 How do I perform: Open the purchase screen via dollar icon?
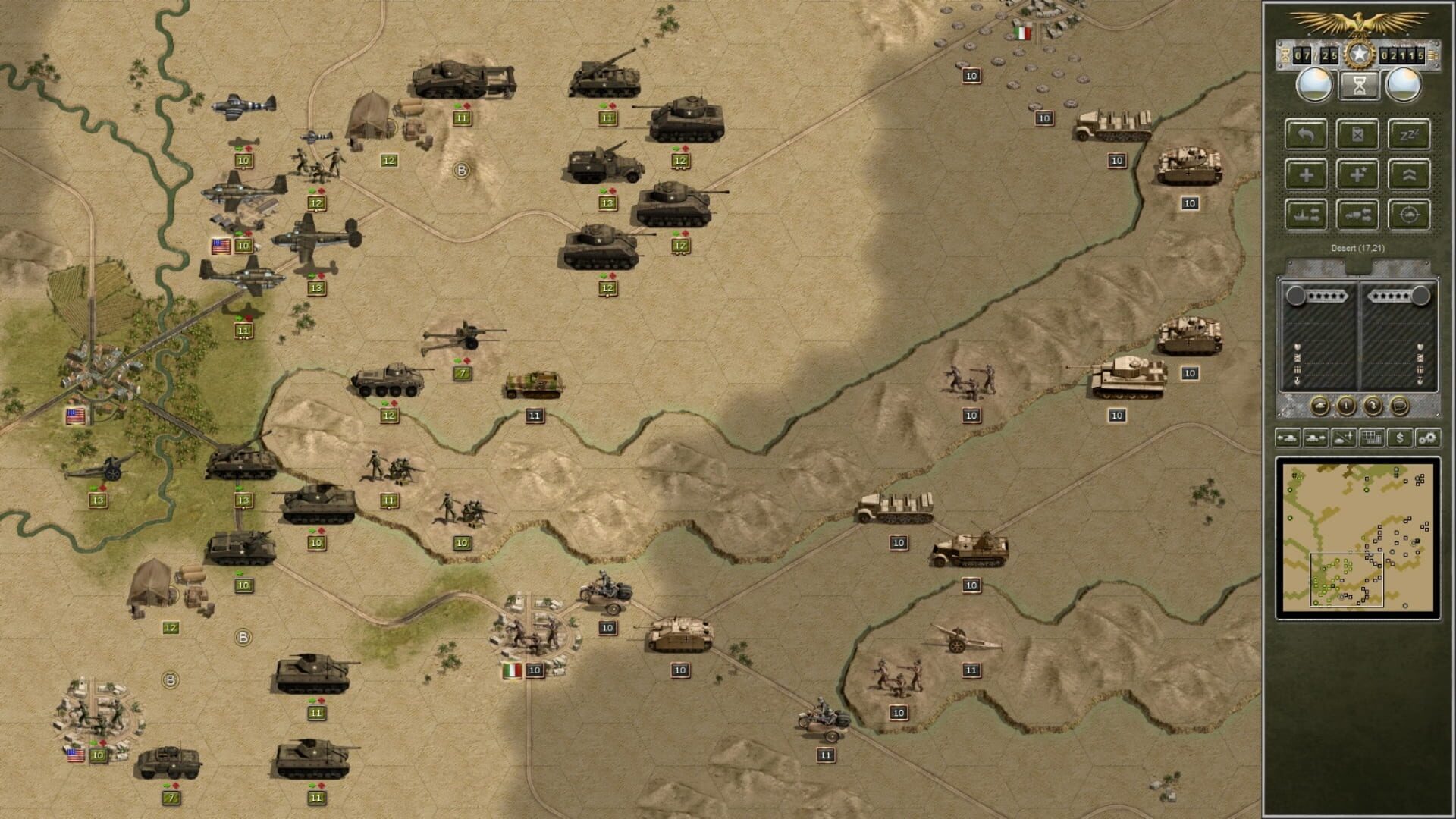coord(1400,438)
